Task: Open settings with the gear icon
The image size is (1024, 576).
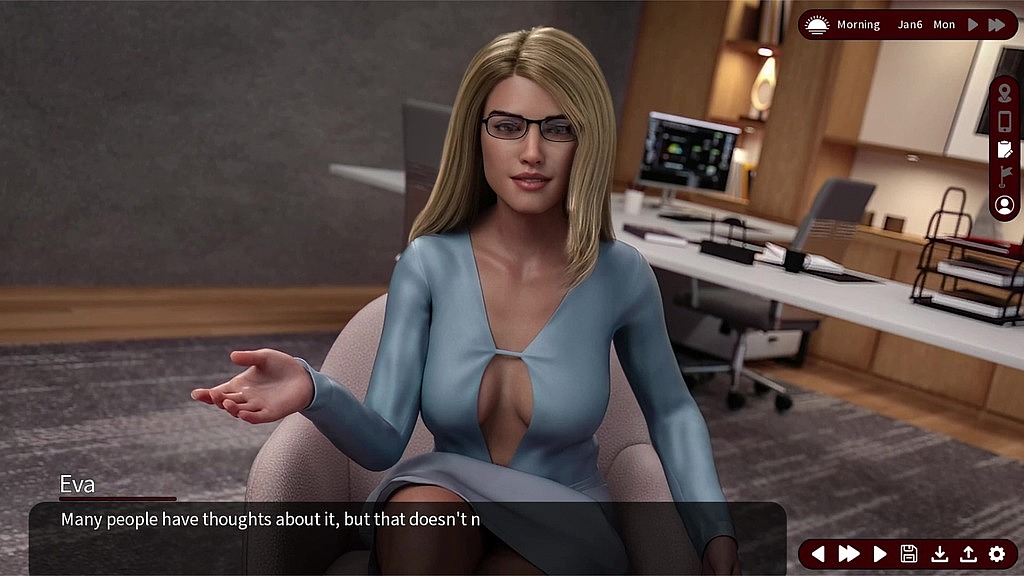Action: pos(997,554)
